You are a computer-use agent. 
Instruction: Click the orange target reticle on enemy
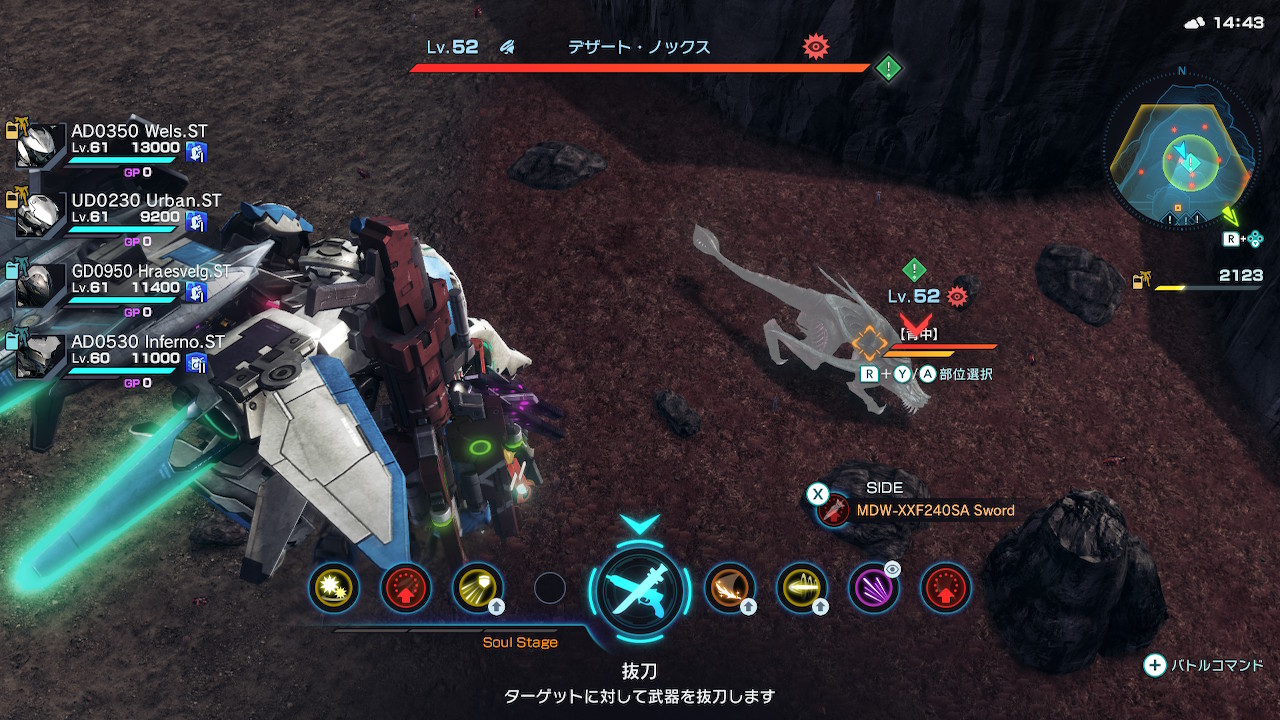(x=870, y=343)
